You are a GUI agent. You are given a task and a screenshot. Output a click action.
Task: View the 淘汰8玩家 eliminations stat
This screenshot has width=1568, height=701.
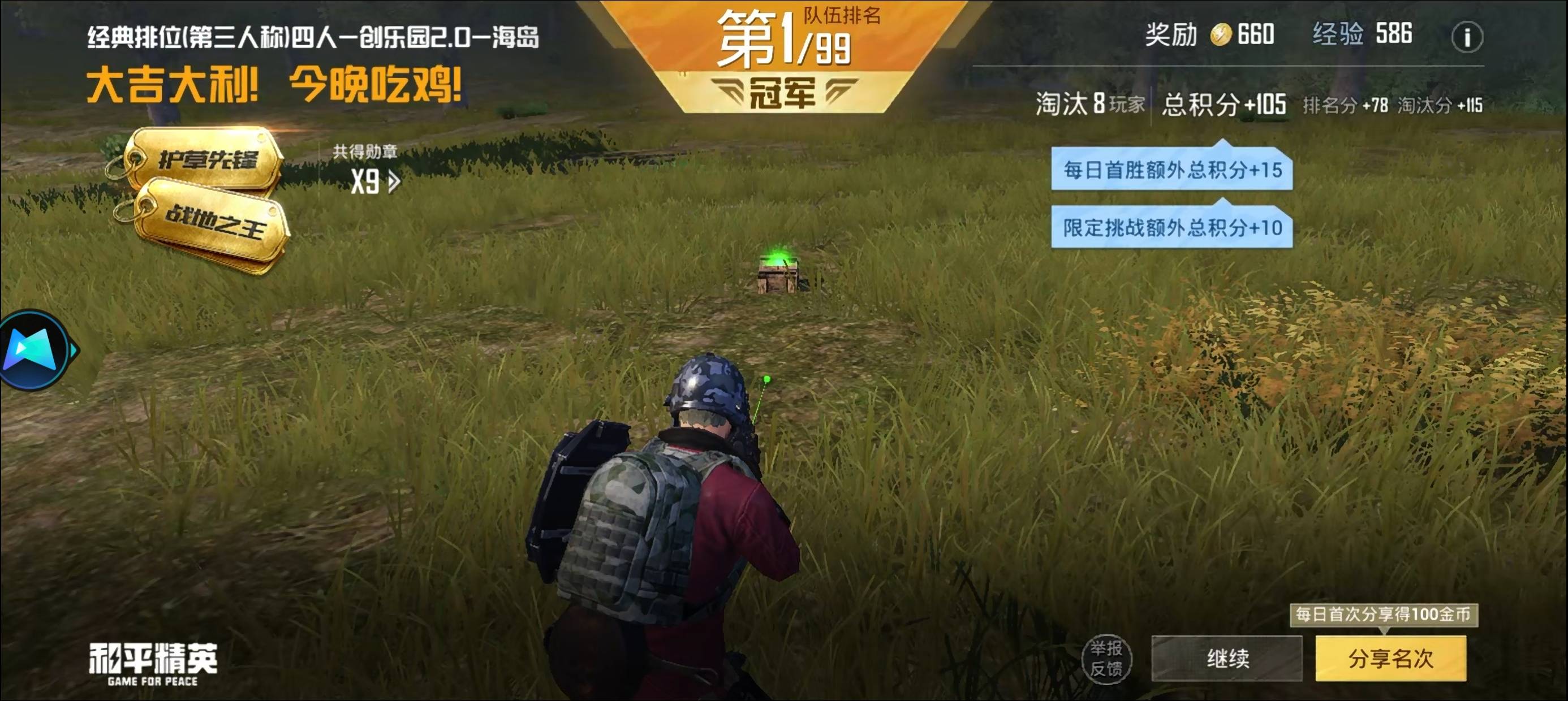point(1089,105)
